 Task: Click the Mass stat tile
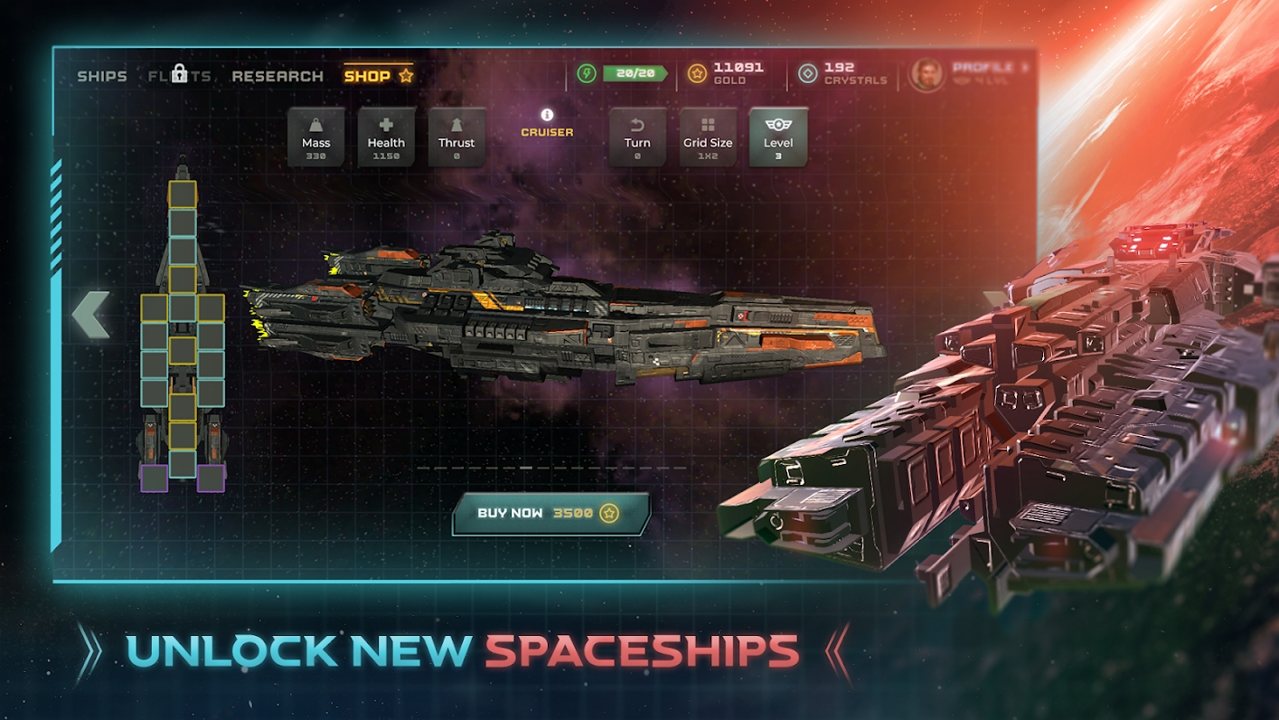pyautogui.click(x=316, y=136)
